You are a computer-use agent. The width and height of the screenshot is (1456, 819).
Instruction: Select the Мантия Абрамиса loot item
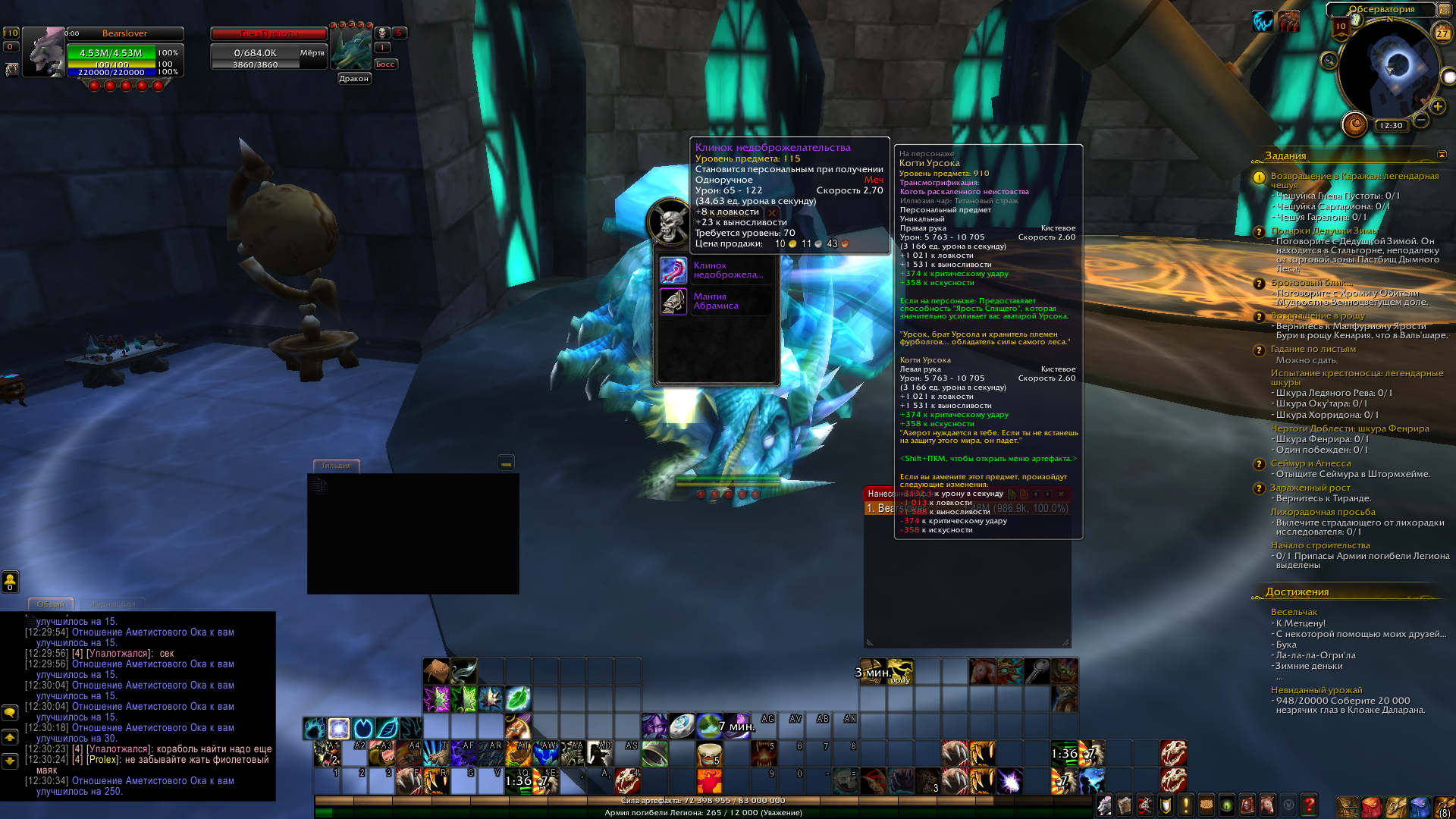pyautogui.click(x=673, y=302)
